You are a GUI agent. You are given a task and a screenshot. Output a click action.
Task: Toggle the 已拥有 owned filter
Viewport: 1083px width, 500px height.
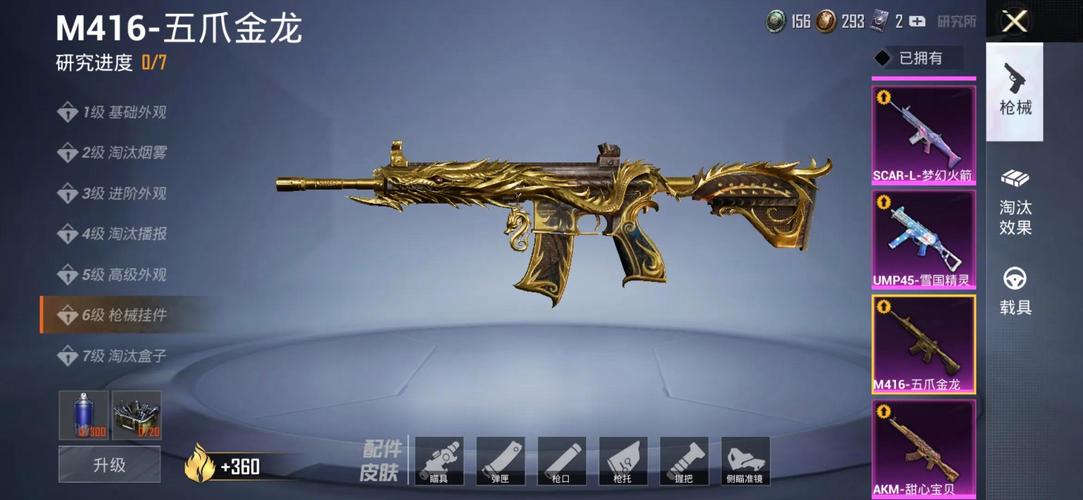click(917, 58)
